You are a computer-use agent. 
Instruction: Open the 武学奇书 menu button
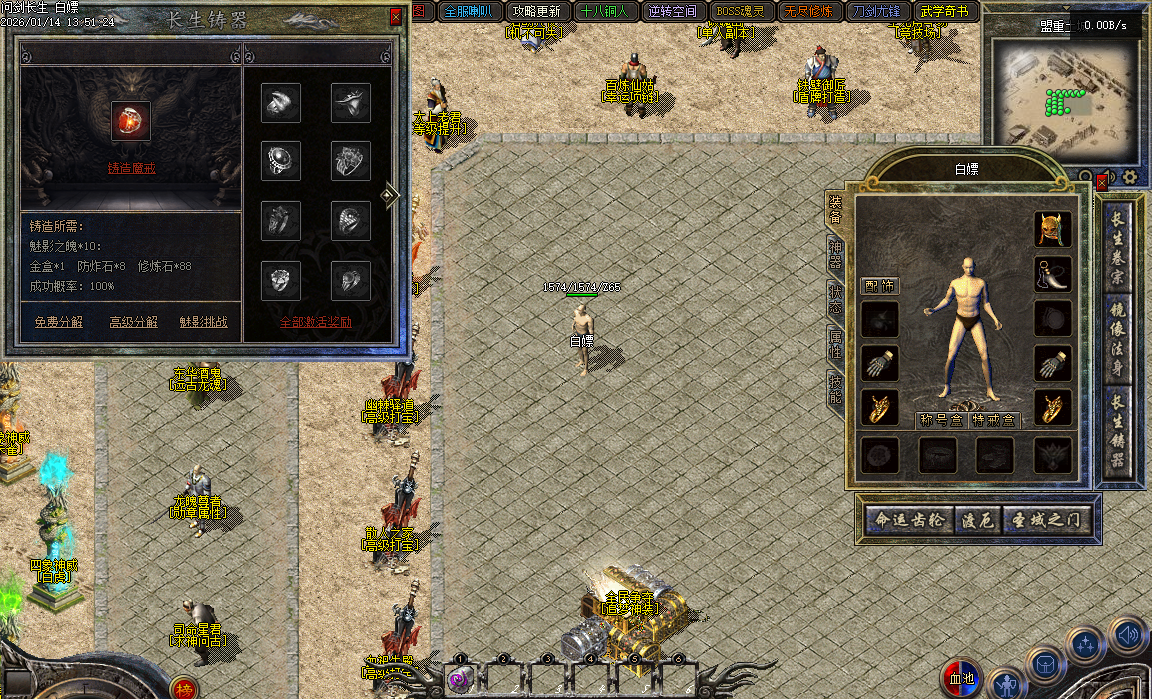(x=944, y=12)
